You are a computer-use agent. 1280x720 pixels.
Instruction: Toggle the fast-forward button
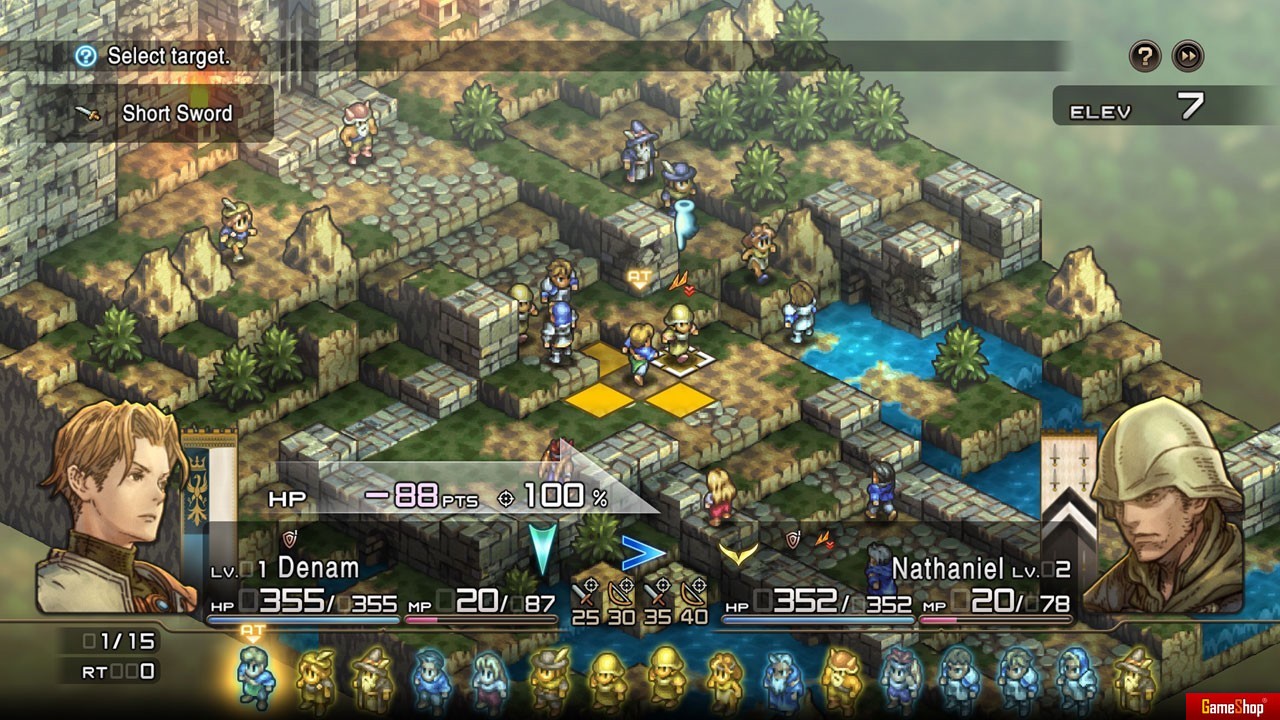(1187, 56)
